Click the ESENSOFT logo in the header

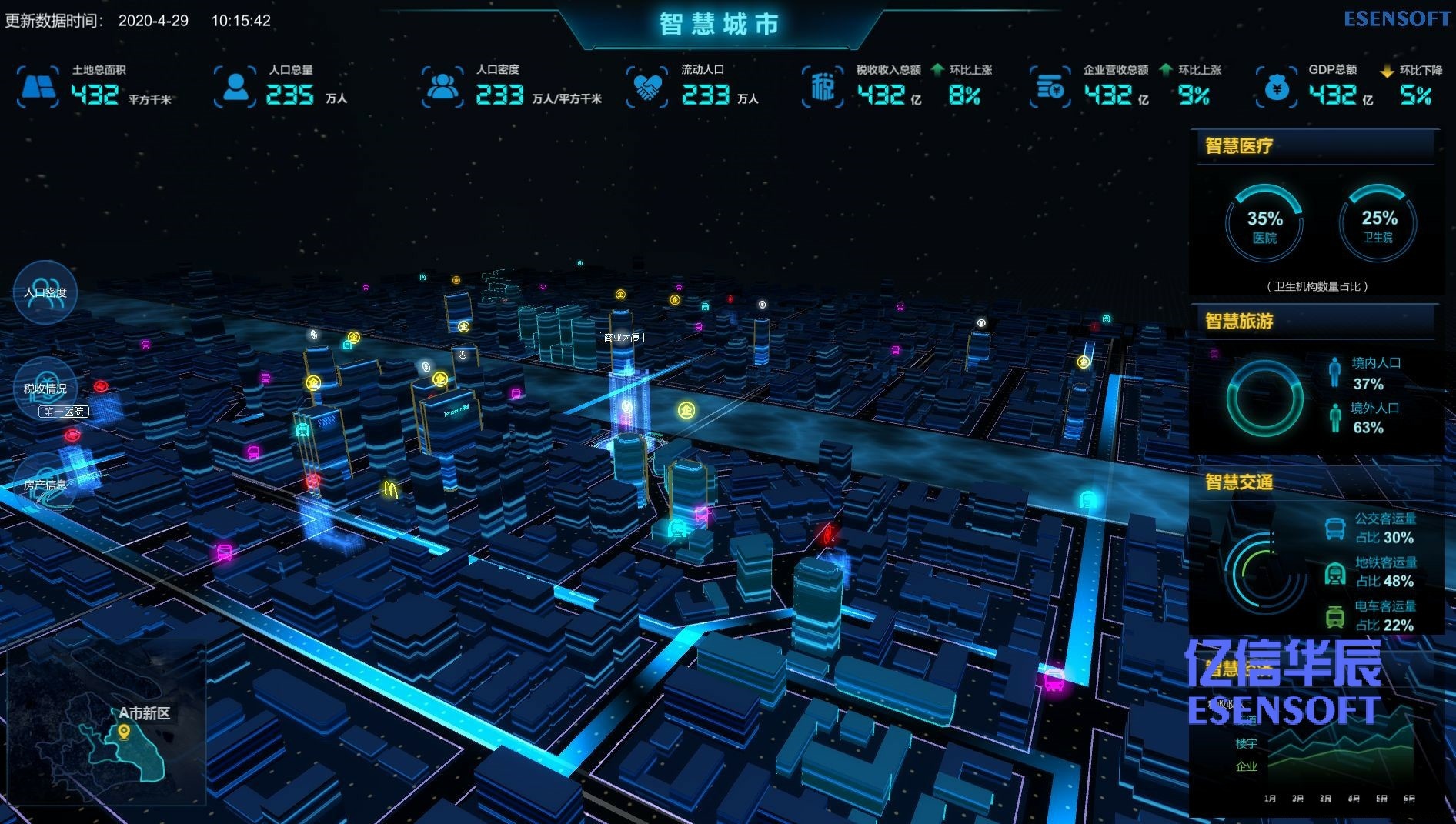(x=1397, y=19)
